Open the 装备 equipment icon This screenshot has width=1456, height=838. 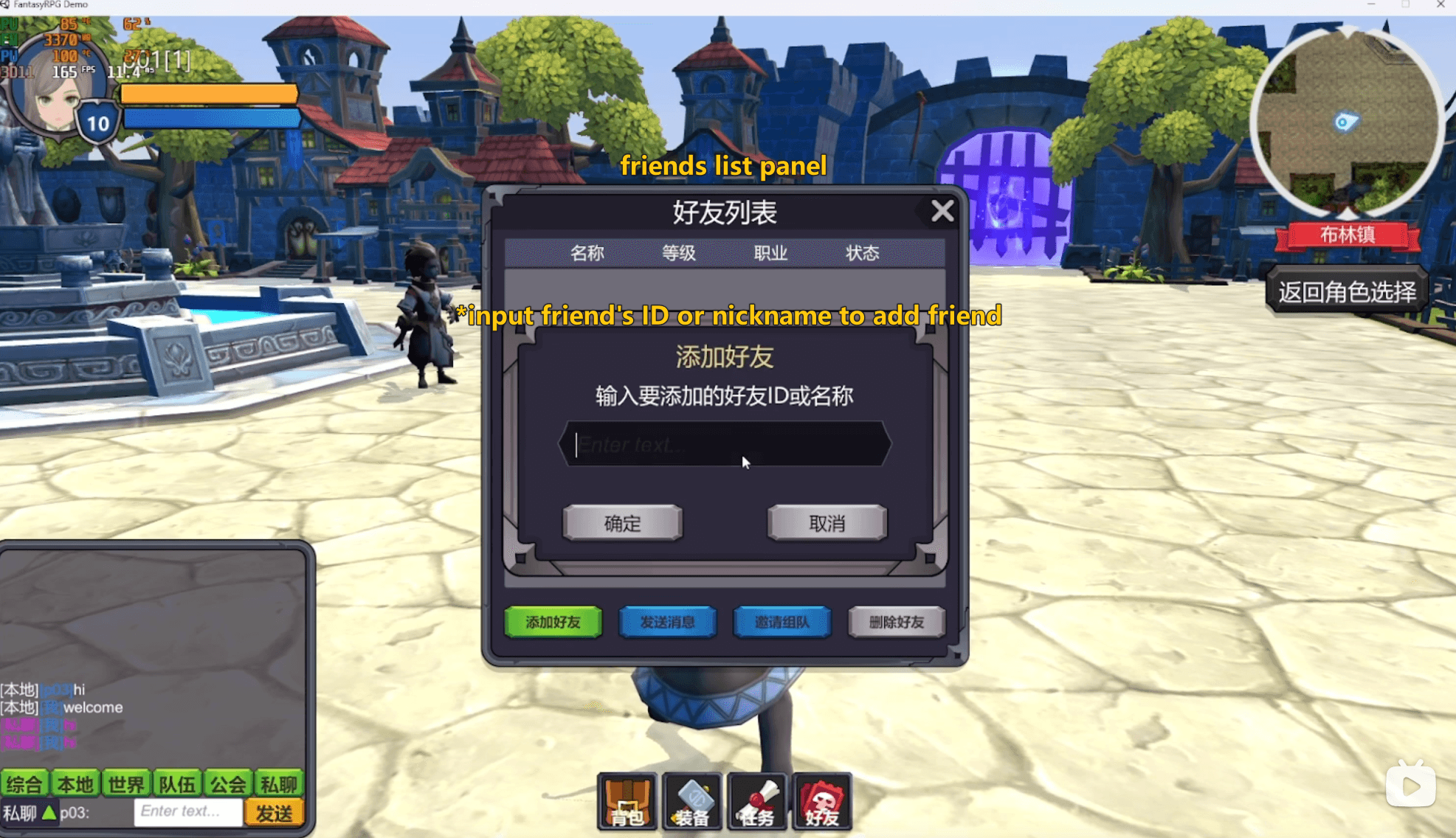(x=691, y=803)
